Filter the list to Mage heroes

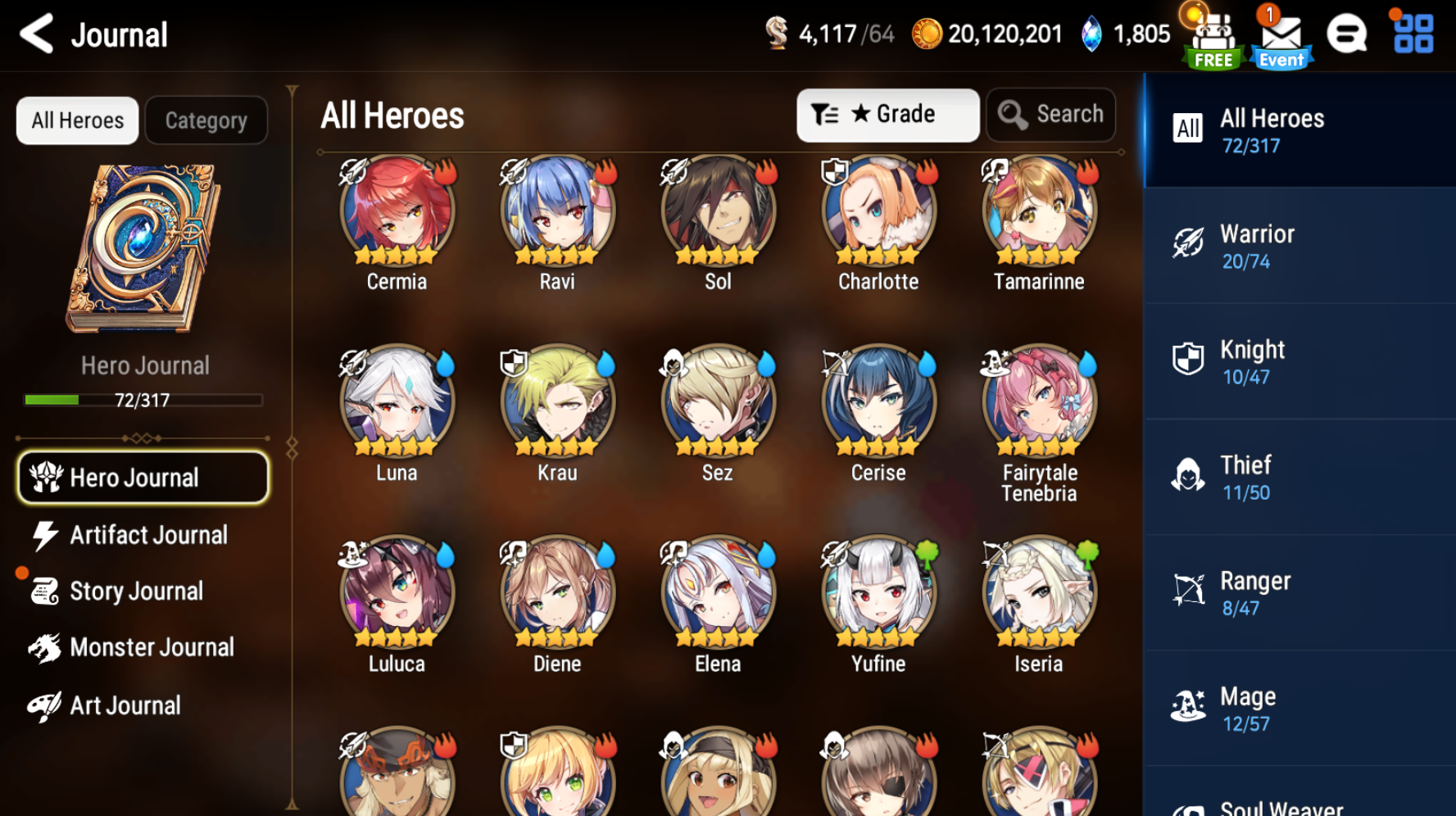click(1299, 709)
